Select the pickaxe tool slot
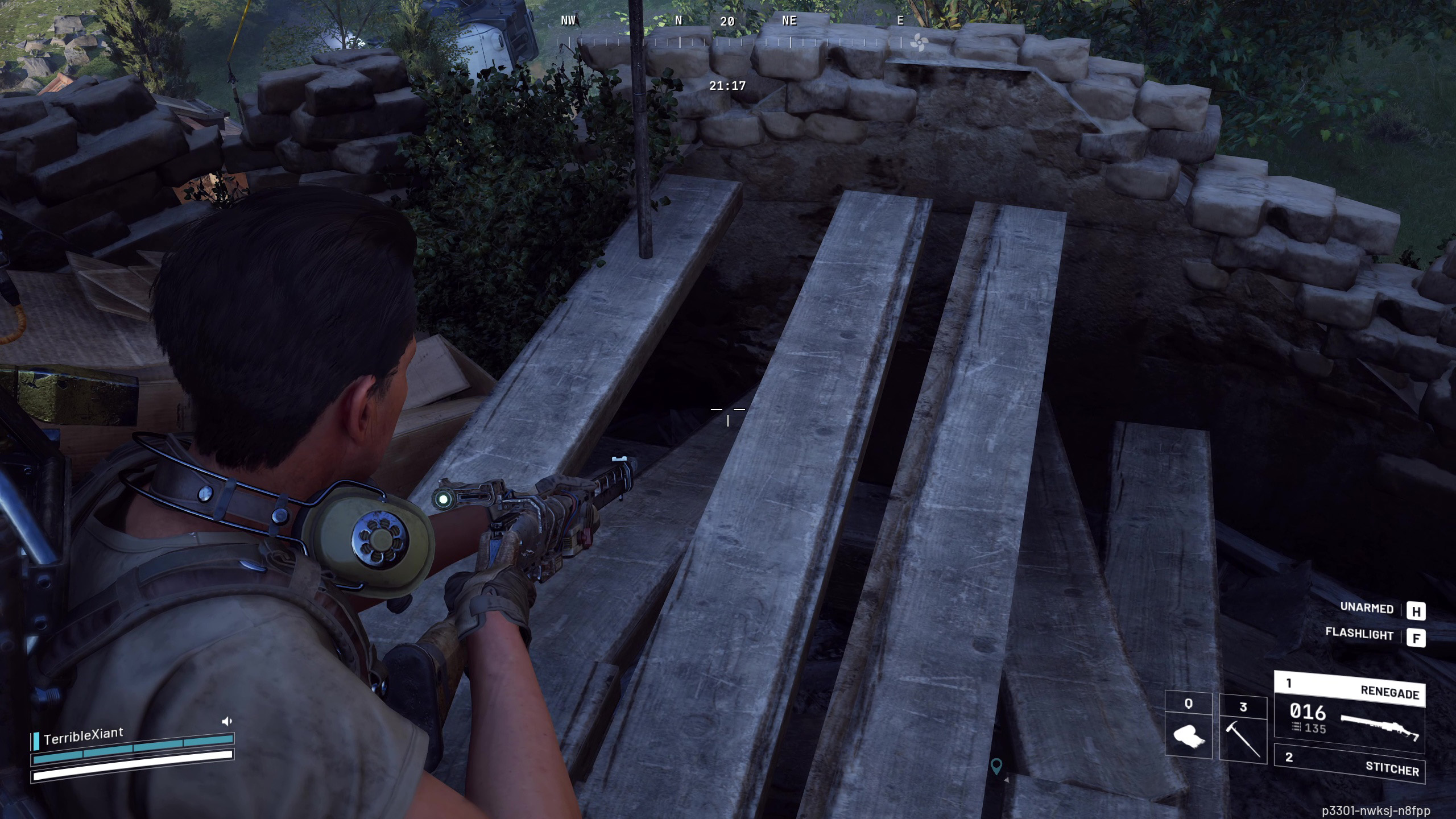The image size is (1456, 819). [1243, 730]
